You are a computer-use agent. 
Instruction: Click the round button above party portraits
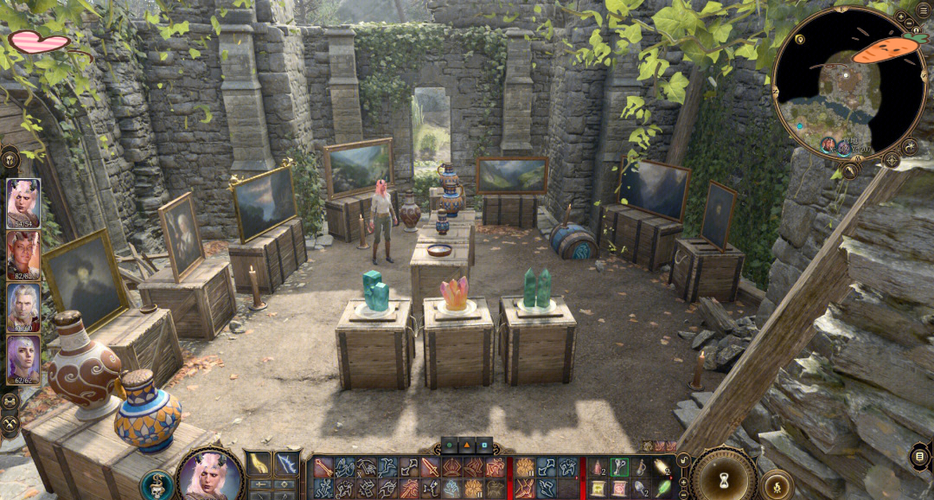pyautogui.click(x=10, y=158)
